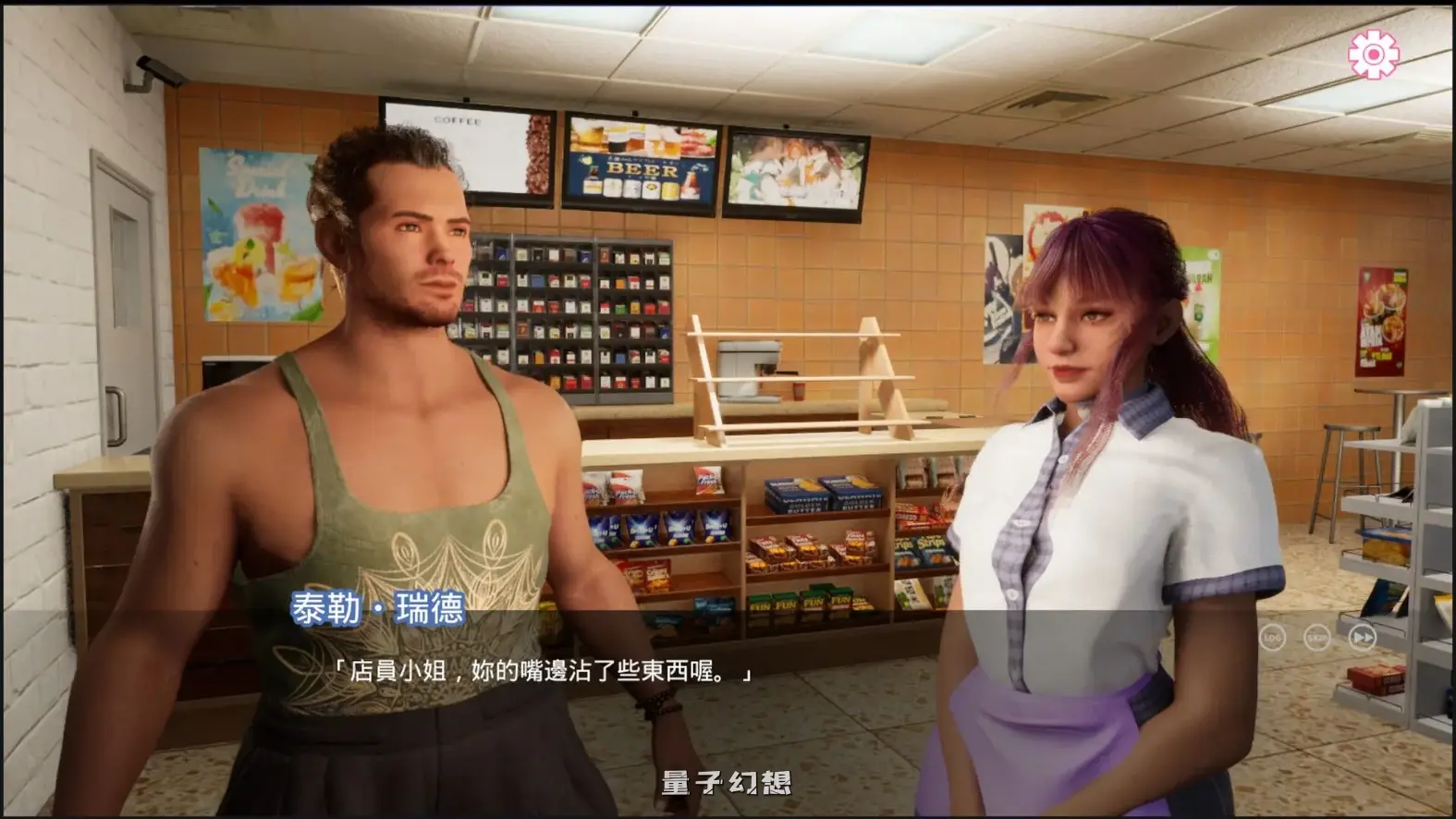Click the rightmost TV screen above the counter
Image resolution: width=1456 pixels, height=819 pixels.
click(797, 171)
